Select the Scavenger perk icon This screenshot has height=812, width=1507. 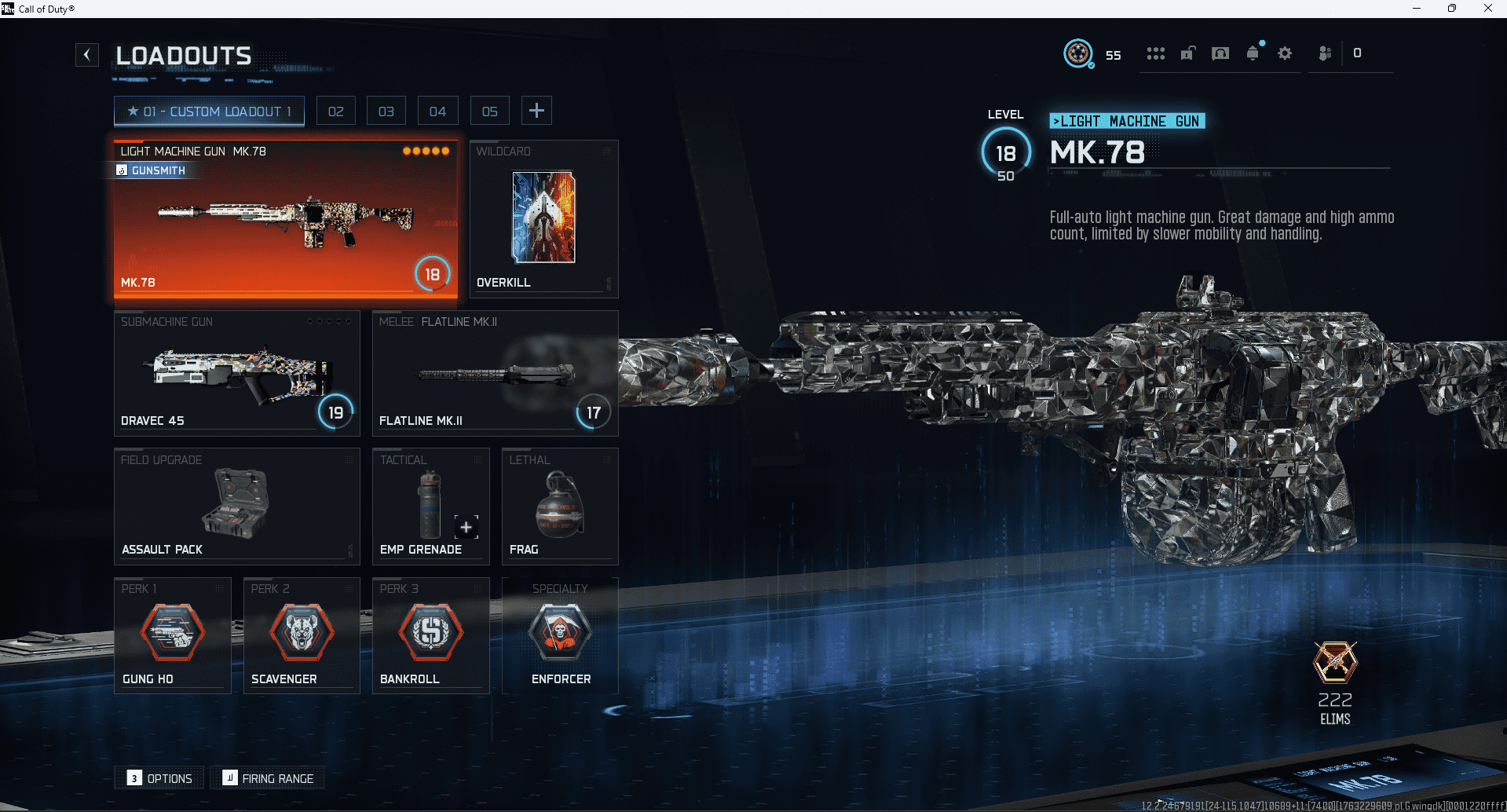(301, 632)
